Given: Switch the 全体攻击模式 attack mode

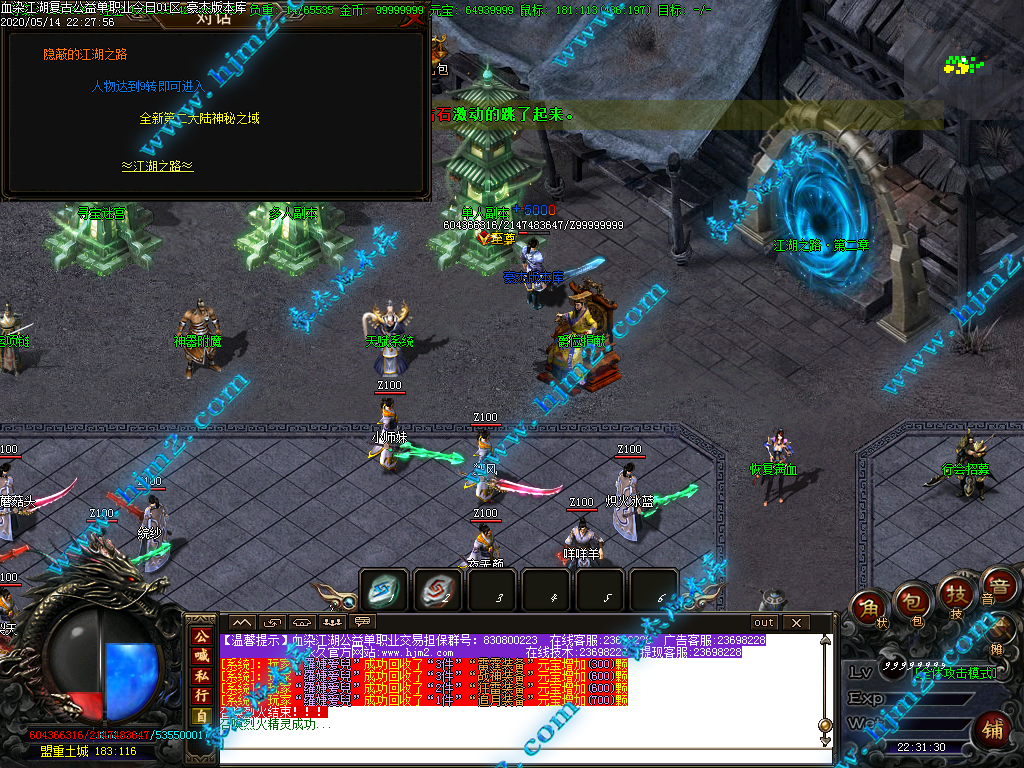Looking at the screenshot, I should 954,672.
